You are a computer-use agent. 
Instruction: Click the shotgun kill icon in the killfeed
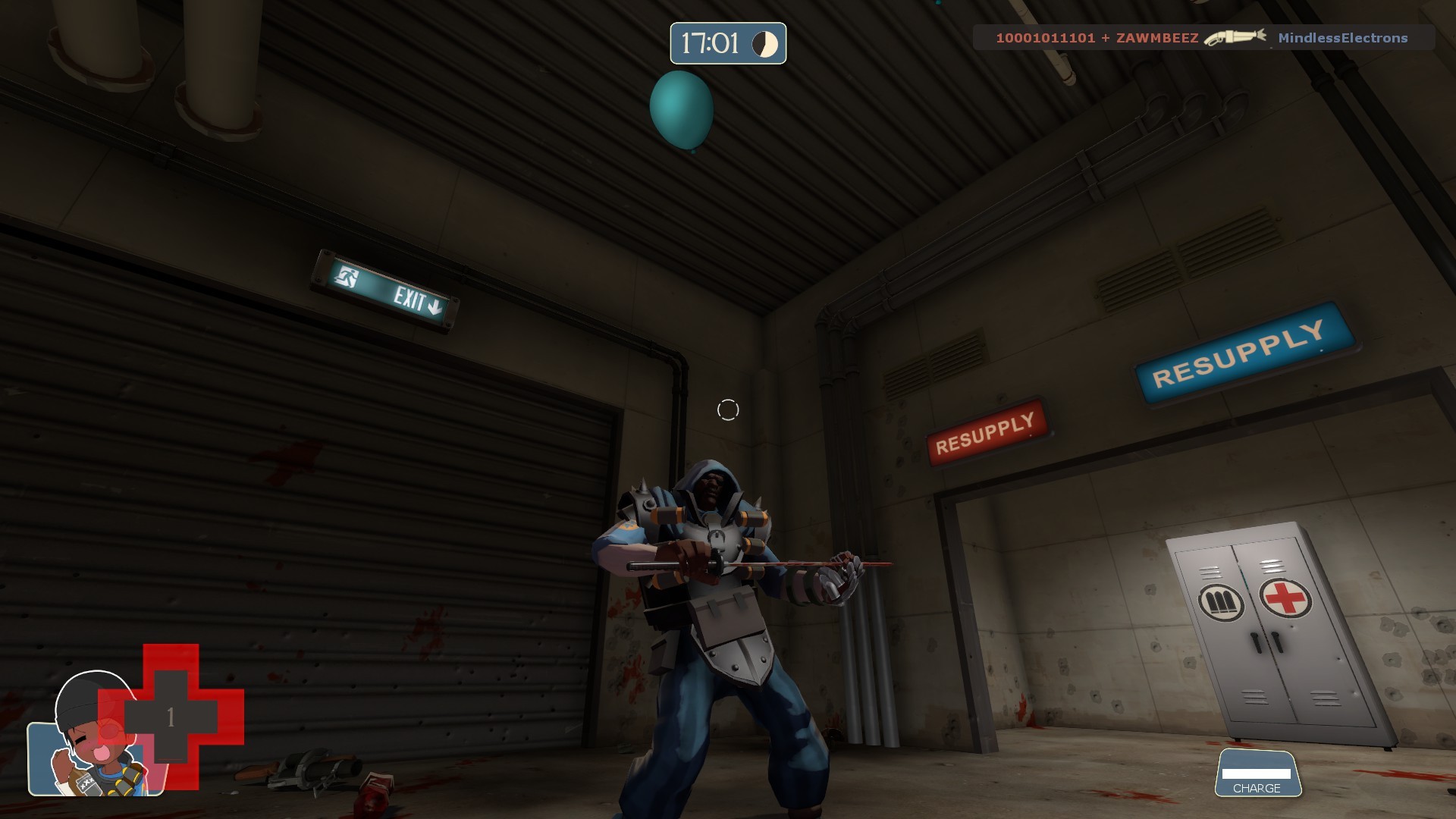1235,36
